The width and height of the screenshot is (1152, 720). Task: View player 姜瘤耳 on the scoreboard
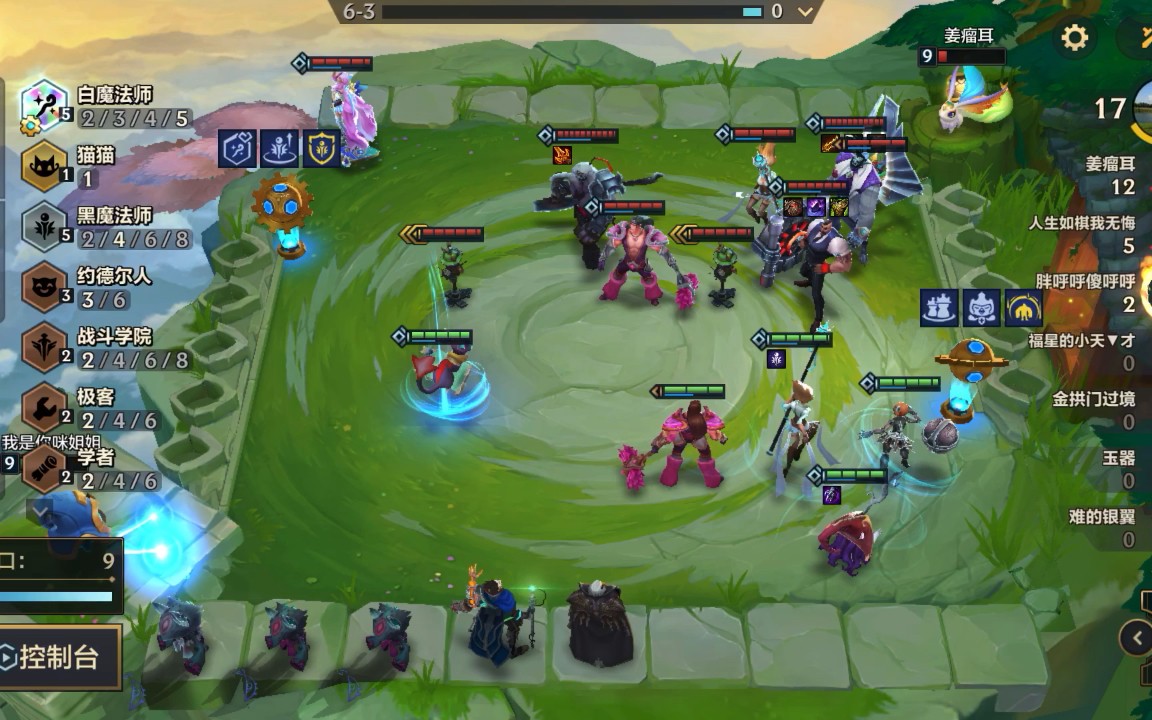1110,174
